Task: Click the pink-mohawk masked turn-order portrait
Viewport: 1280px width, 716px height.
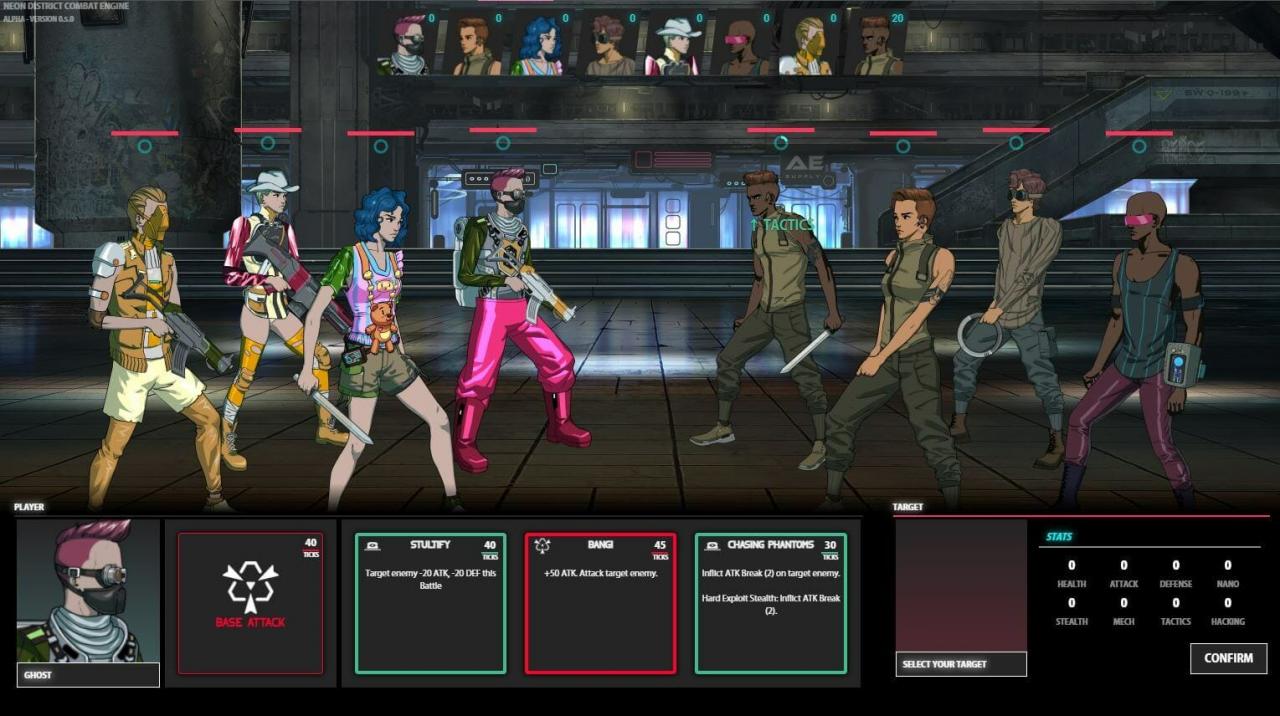Action: click(408, 45)
